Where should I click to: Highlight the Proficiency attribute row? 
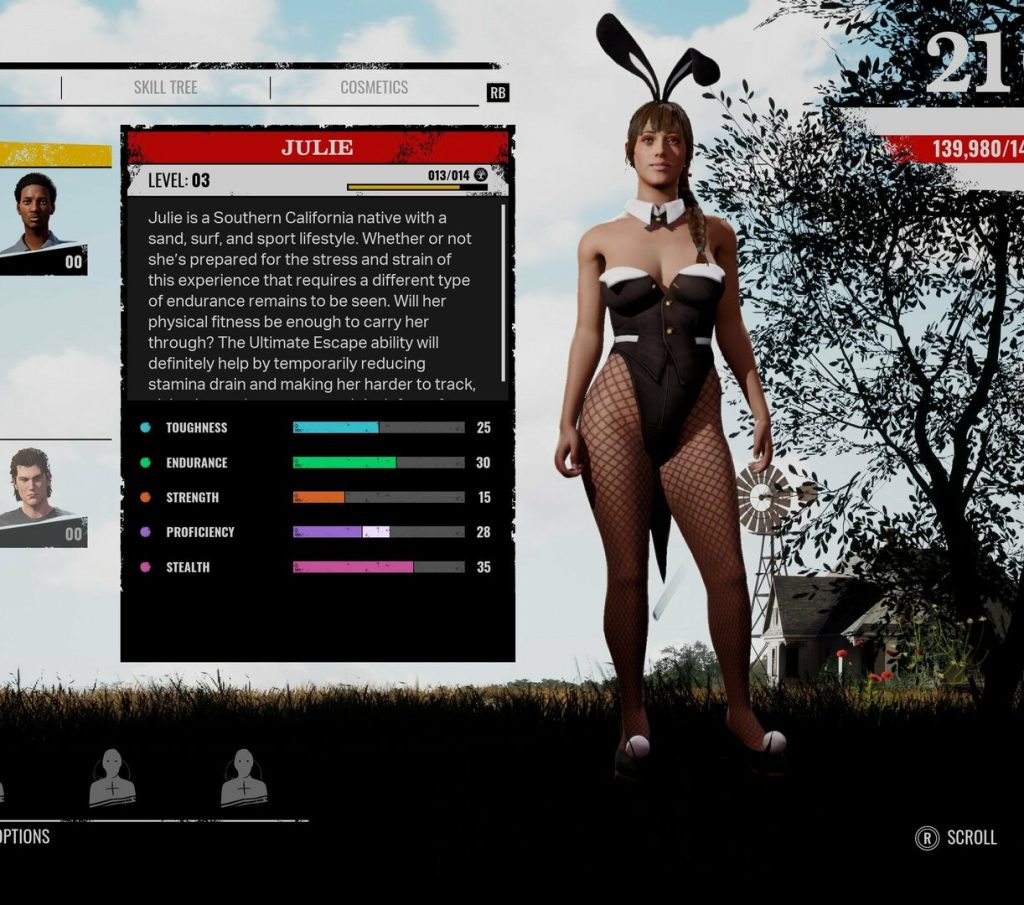(x=317, y=532)
